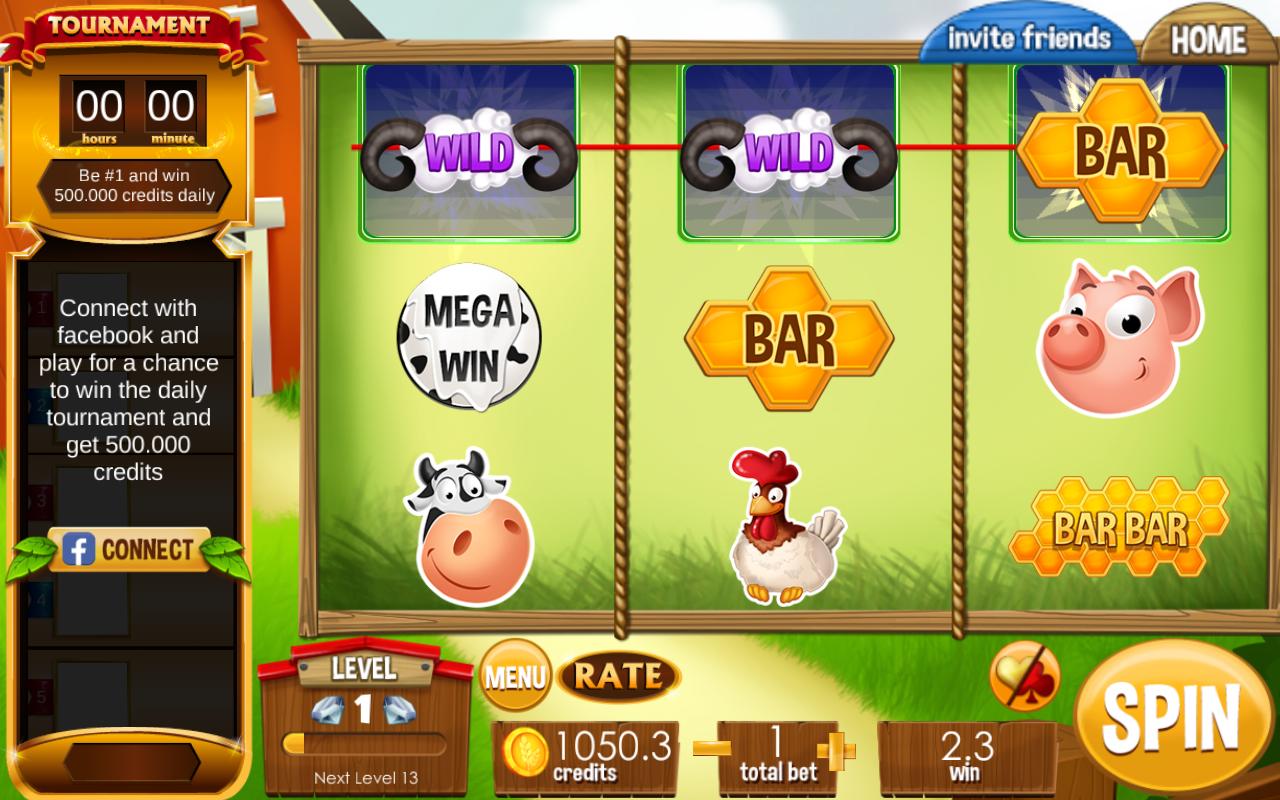1280x800 pixels.
Task: Click the WILD symbol on the middle reel
Action: 790,150
